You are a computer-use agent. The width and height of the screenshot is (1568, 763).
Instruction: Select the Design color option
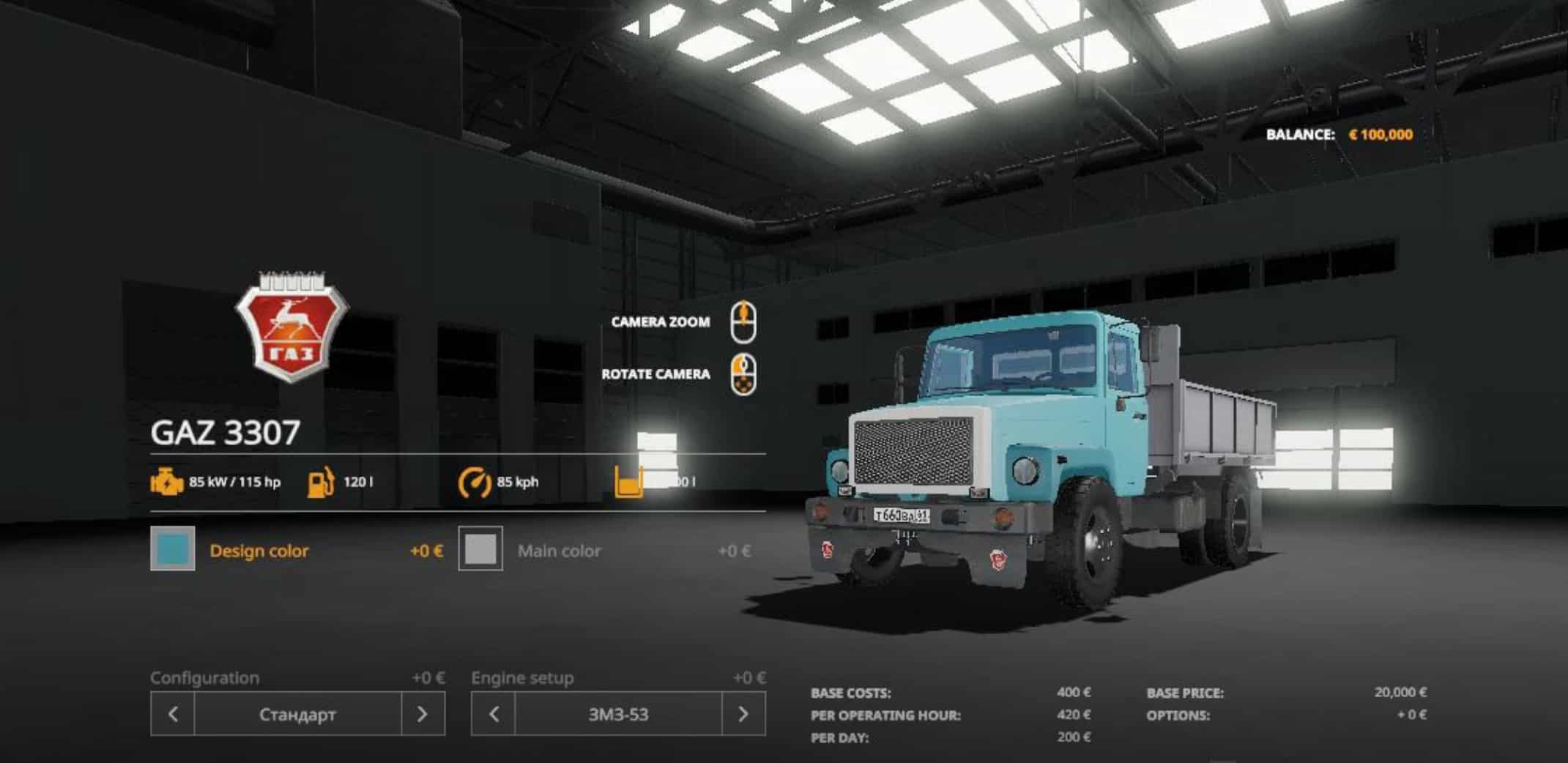click(x=259, y=551)
